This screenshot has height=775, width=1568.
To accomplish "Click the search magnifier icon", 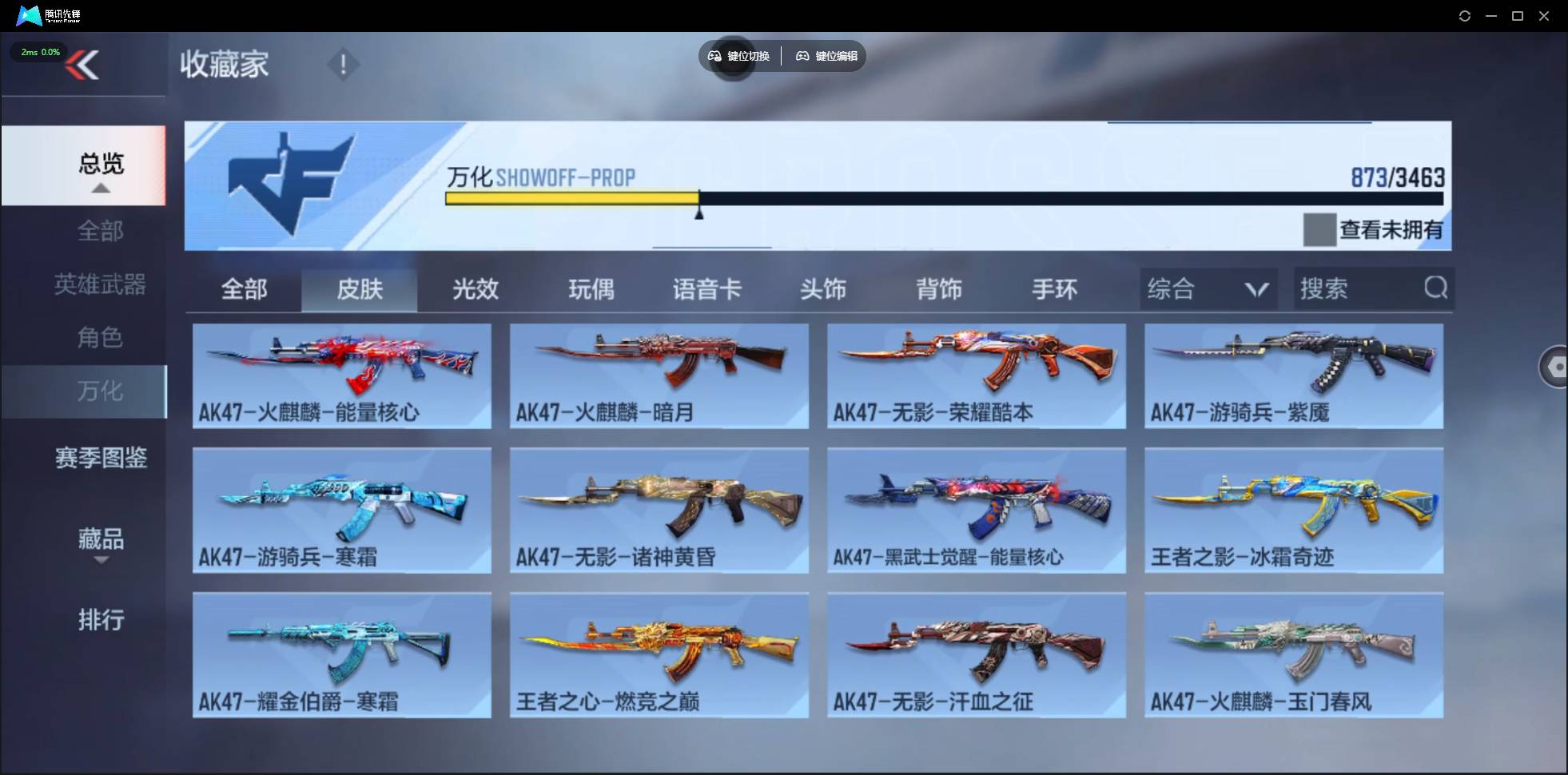I will click(1436, 288).
